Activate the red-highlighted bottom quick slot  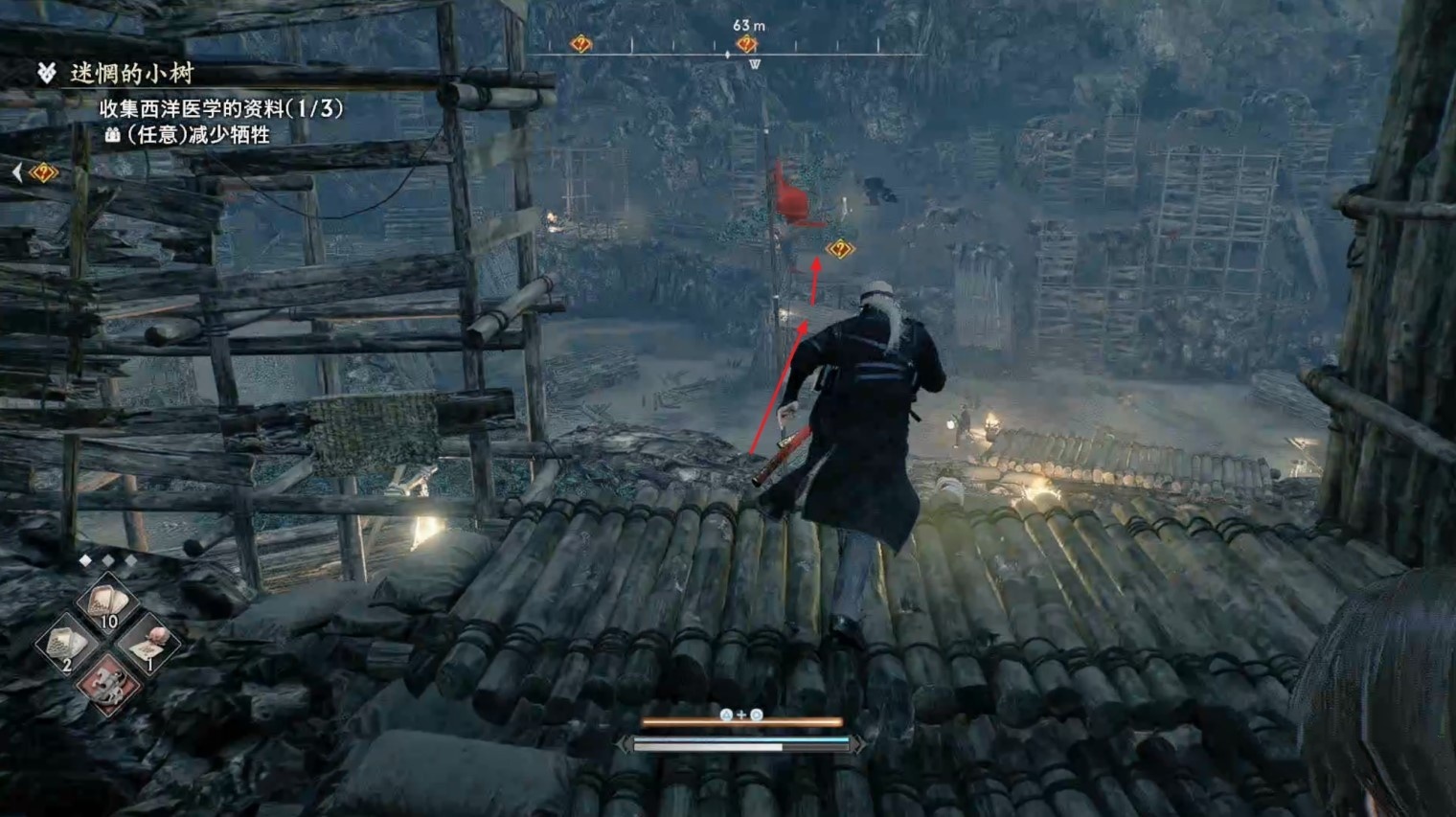click(x=106, y=686)
